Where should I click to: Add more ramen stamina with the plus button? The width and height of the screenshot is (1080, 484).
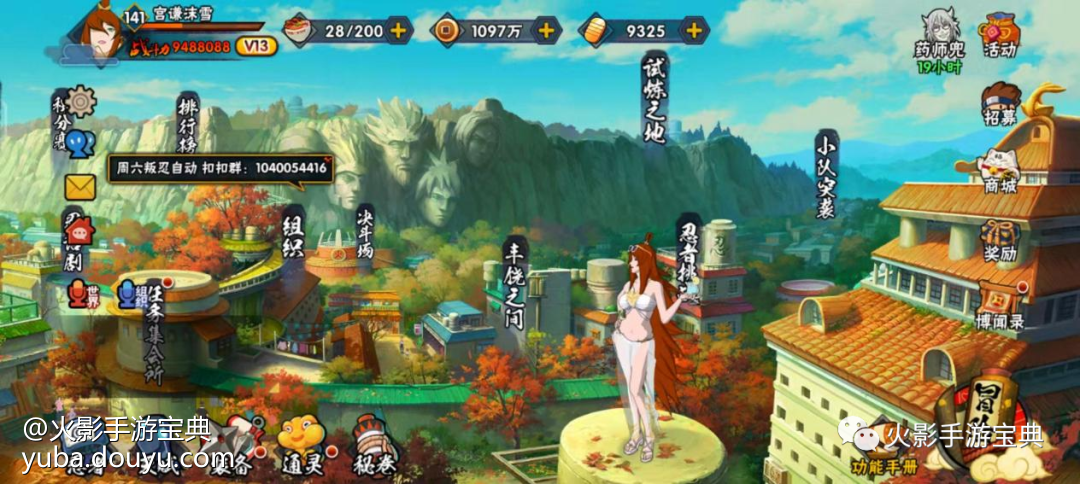click(x=398, y=30)
